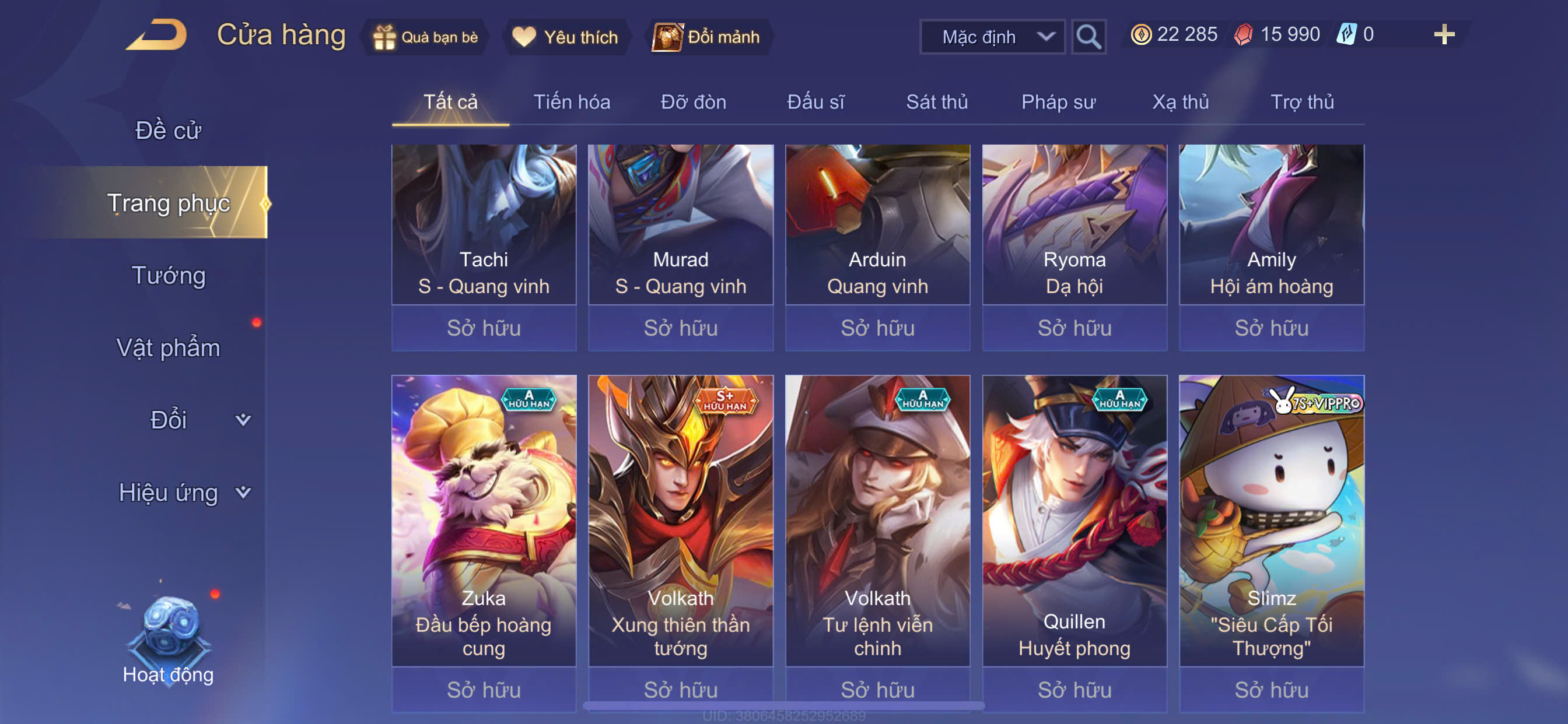Open Quà bạn bè gift menu
Viewport: 1568px width, 724px height.
click(426, 37)
